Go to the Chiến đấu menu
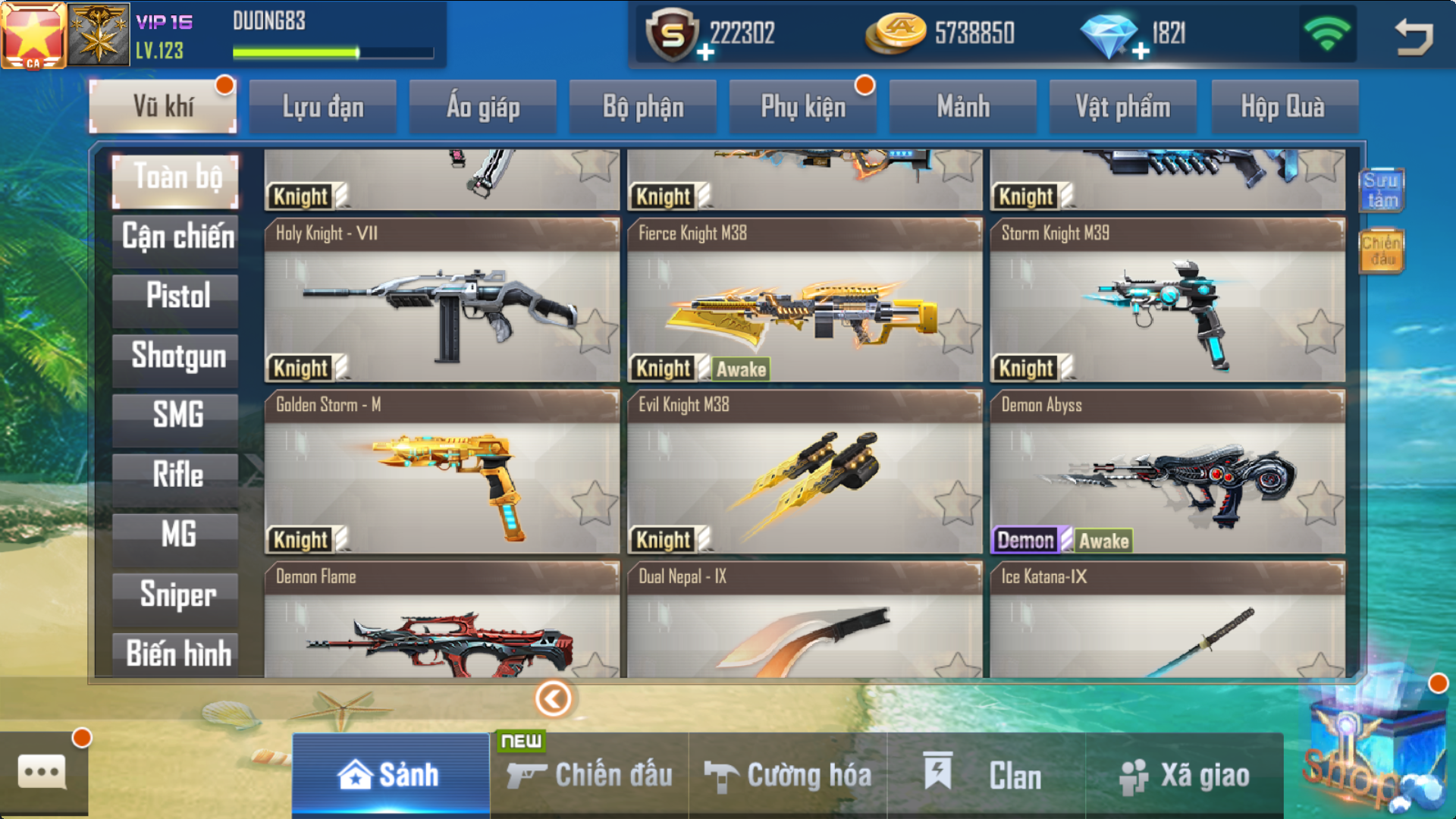The width and height of the screenshot is (1456, 819). (590, 776)
